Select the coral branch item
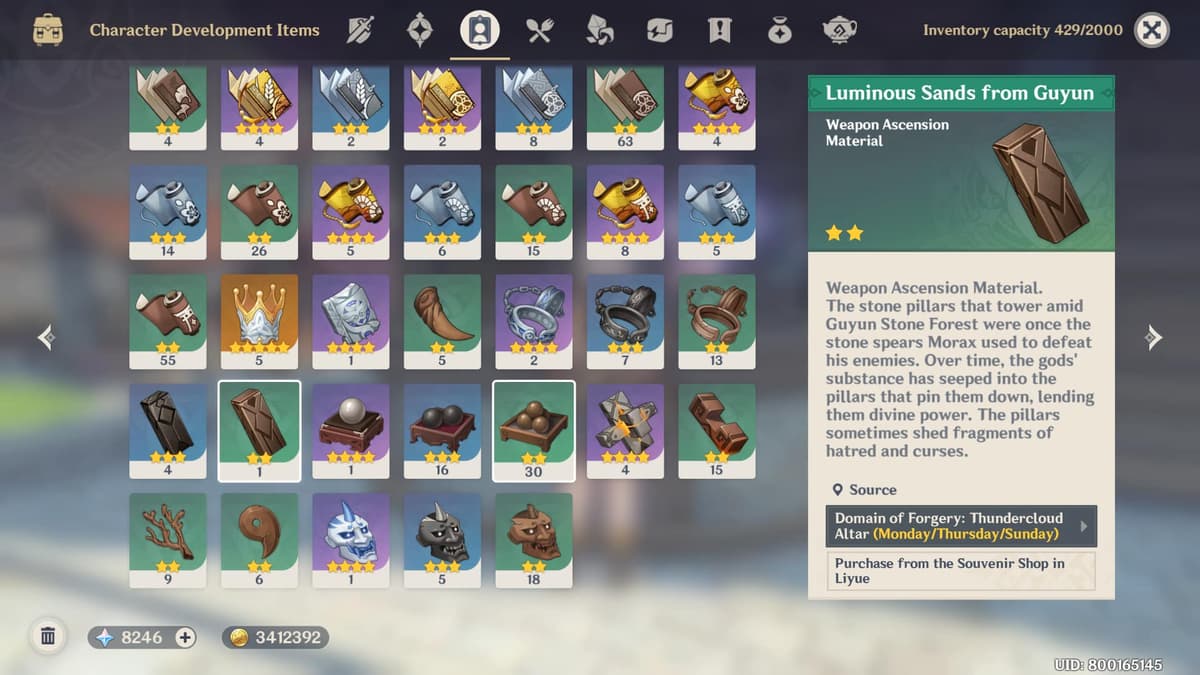1200x675 pixels. coord(168,538)
